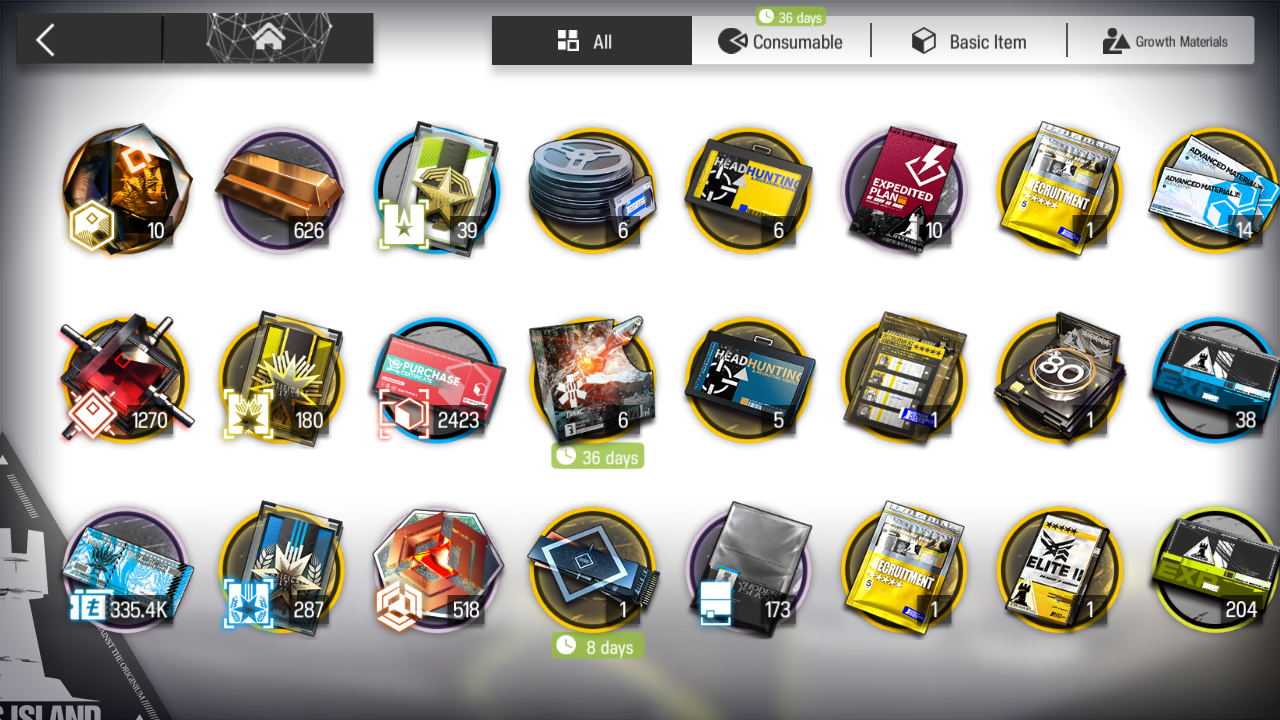
Task: Show the Basic Item tab
Action: click(x=968, y=41)
